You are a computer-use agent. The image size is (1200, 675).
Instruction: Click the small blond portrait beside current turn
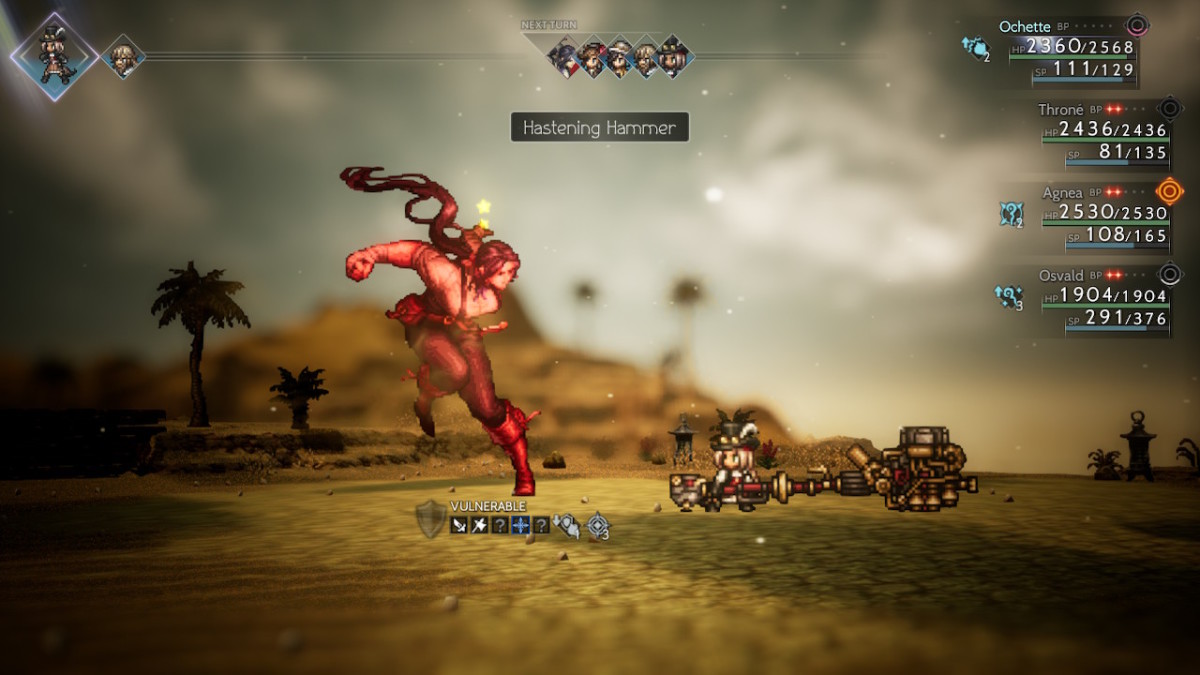click(122, 56)
